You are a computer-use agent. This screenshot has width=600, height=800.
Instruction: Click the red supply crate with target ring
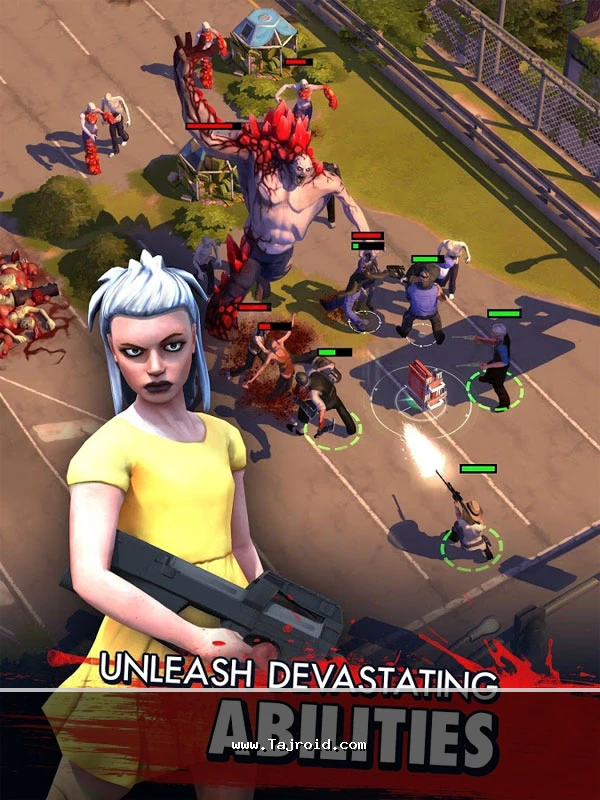click(x=424, y=387)
